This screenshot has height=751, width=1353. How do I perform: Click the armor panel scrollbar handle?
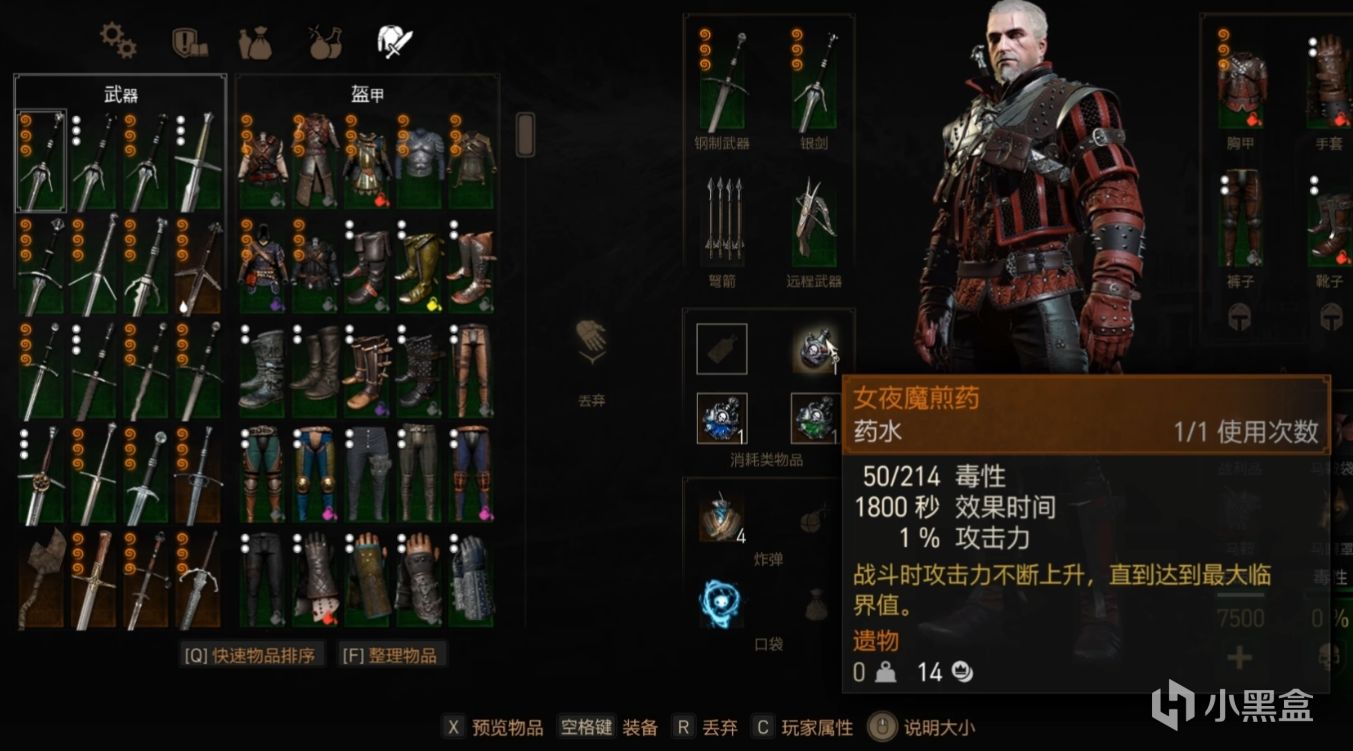(x=525, y=133)
